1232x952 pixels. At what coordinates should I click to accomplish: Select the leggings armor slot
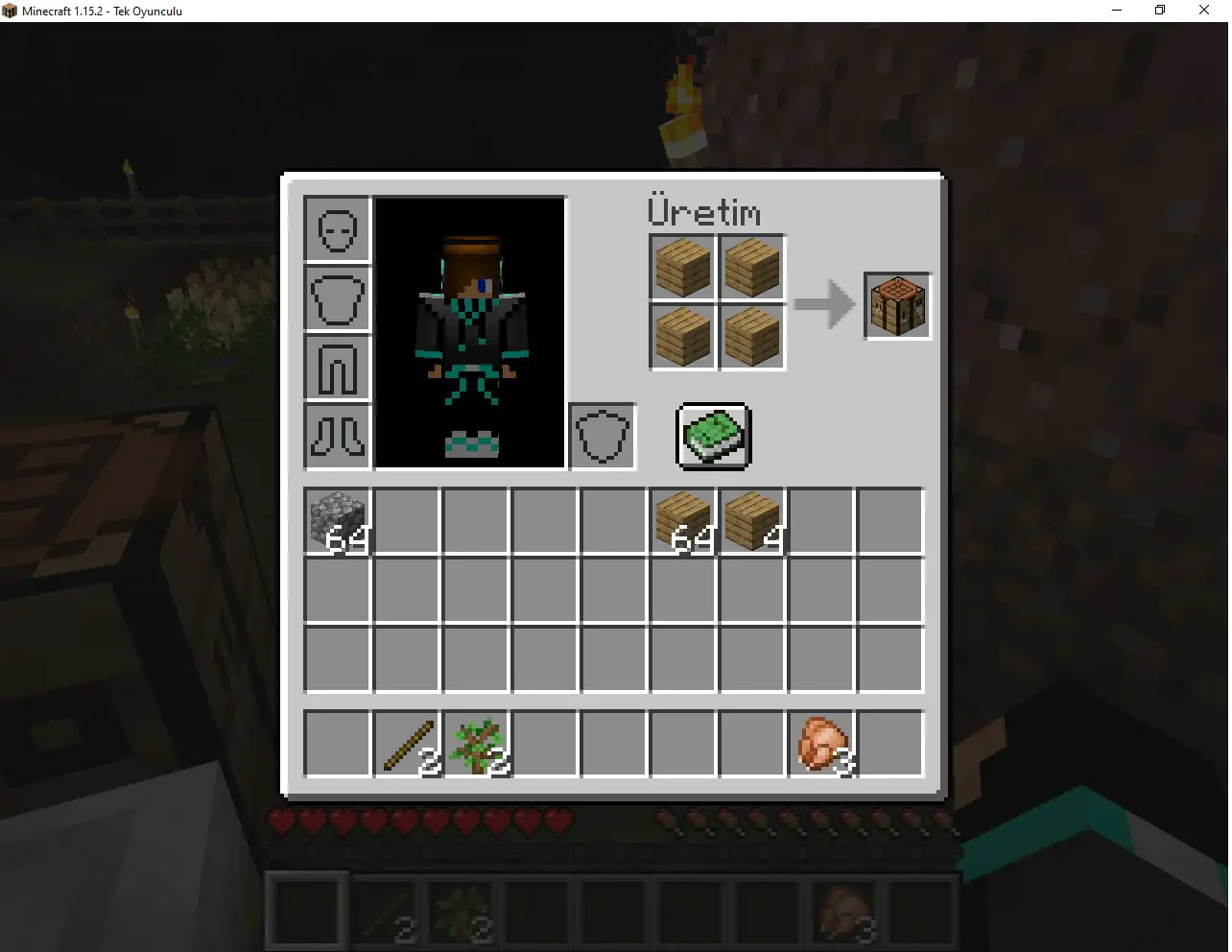point(336,368)
